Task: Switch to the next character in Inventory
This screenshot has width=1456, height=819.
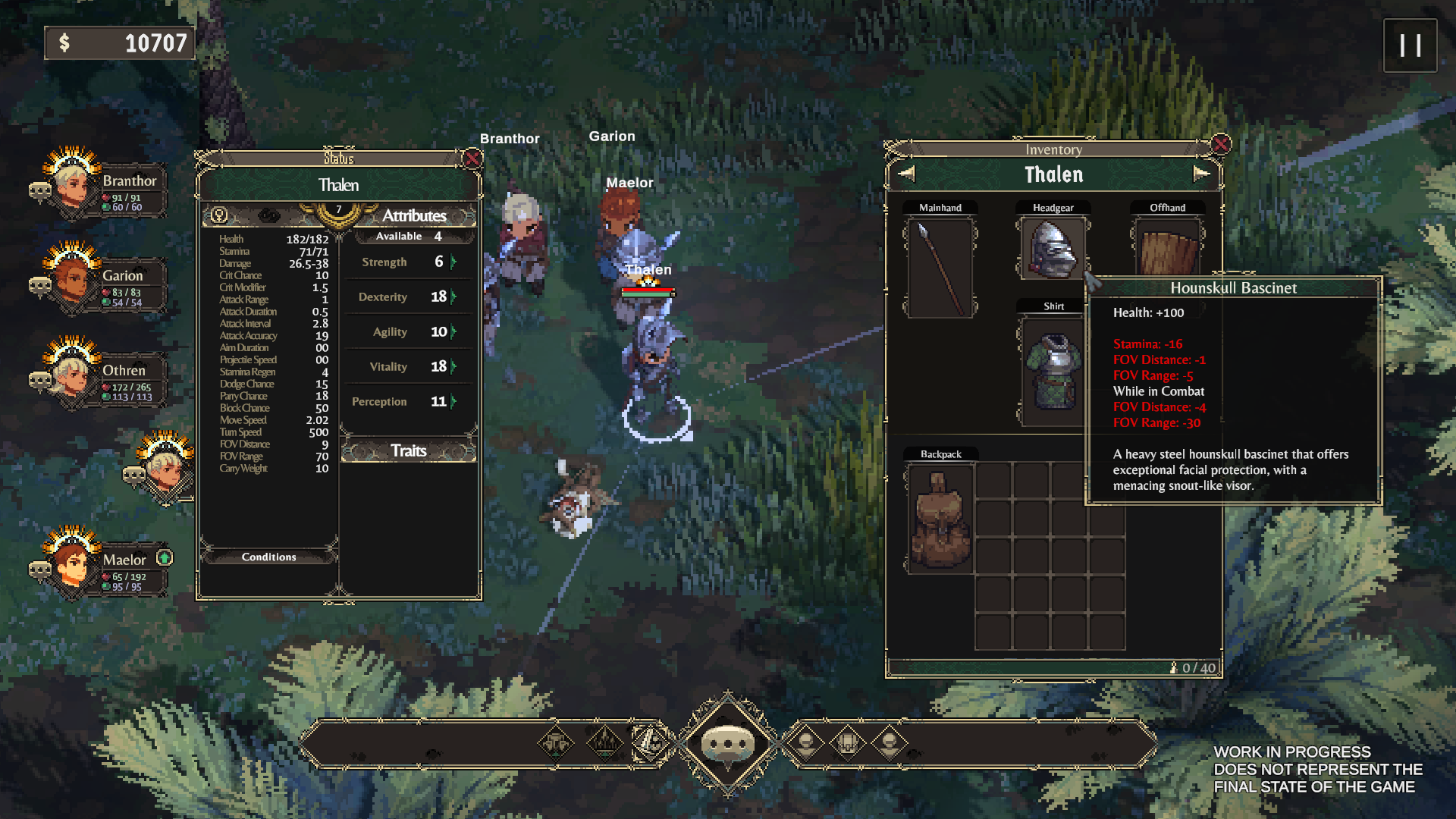Action: (x=1201, y=174)
